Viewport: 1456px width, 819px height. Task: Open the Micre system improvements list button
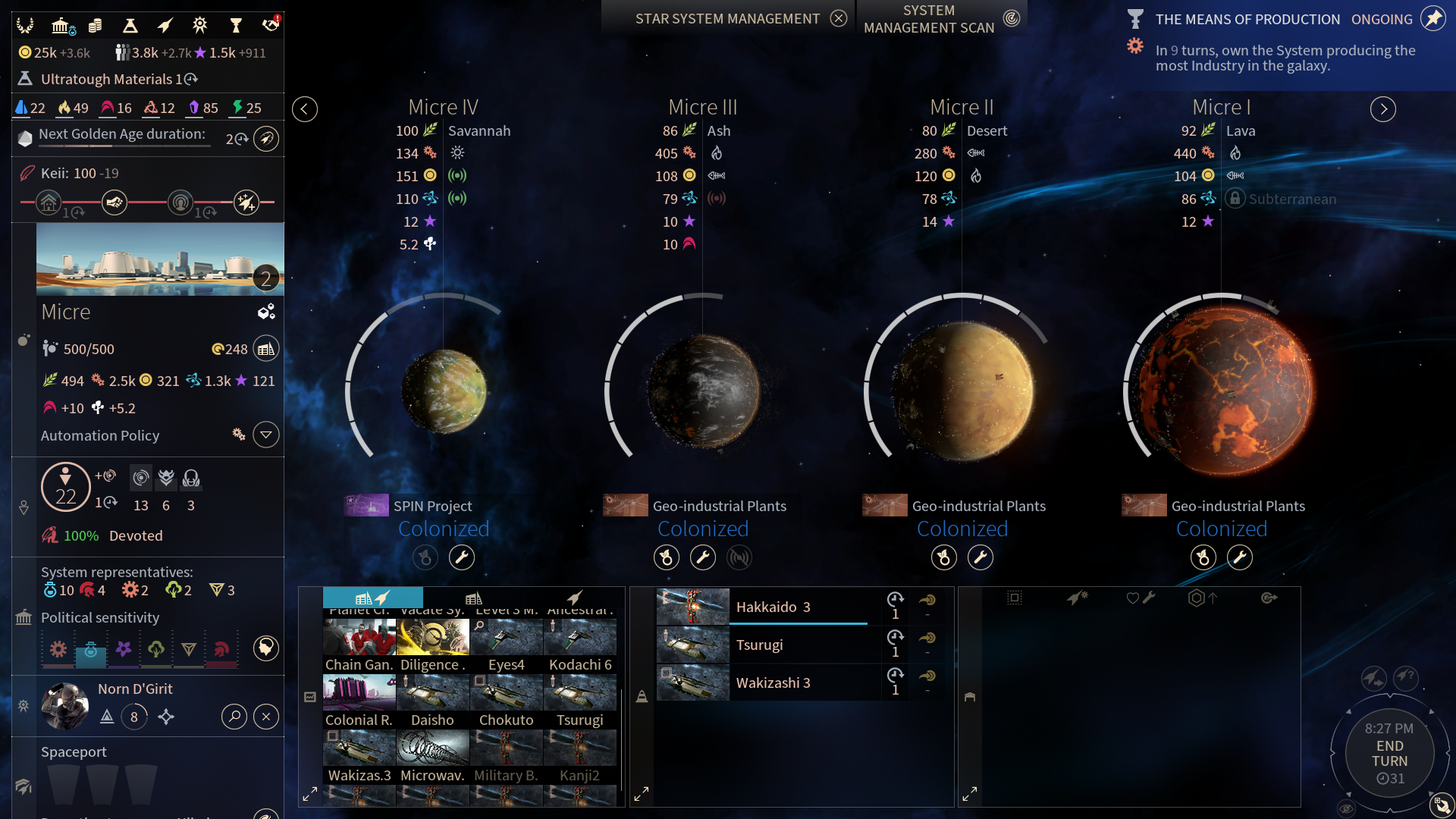pyautogui.click(x=266, y=349)
